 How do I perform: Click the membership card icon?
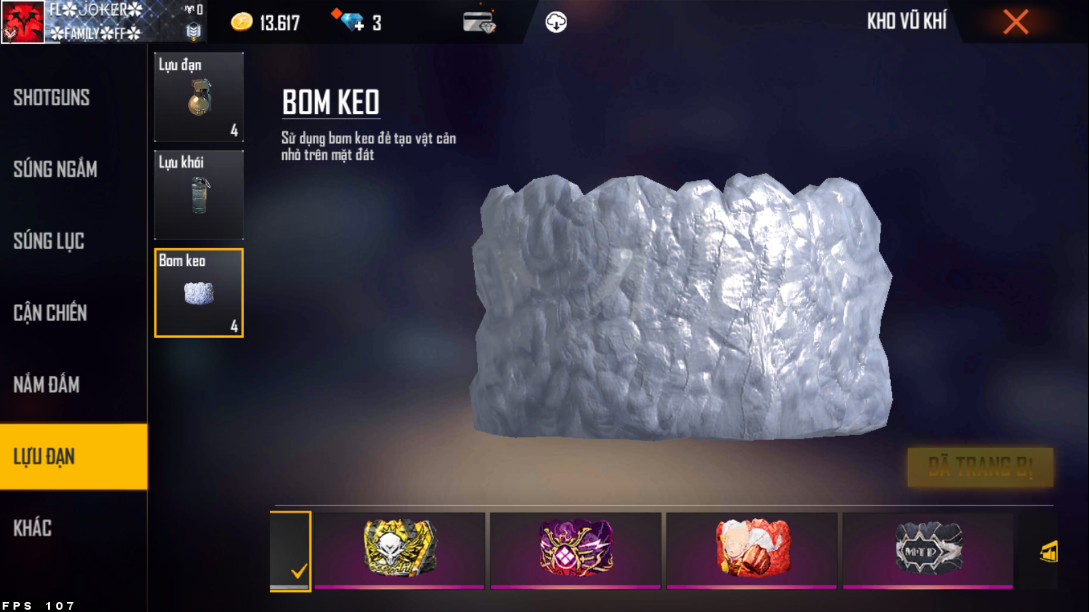click(x=480, y=22)
